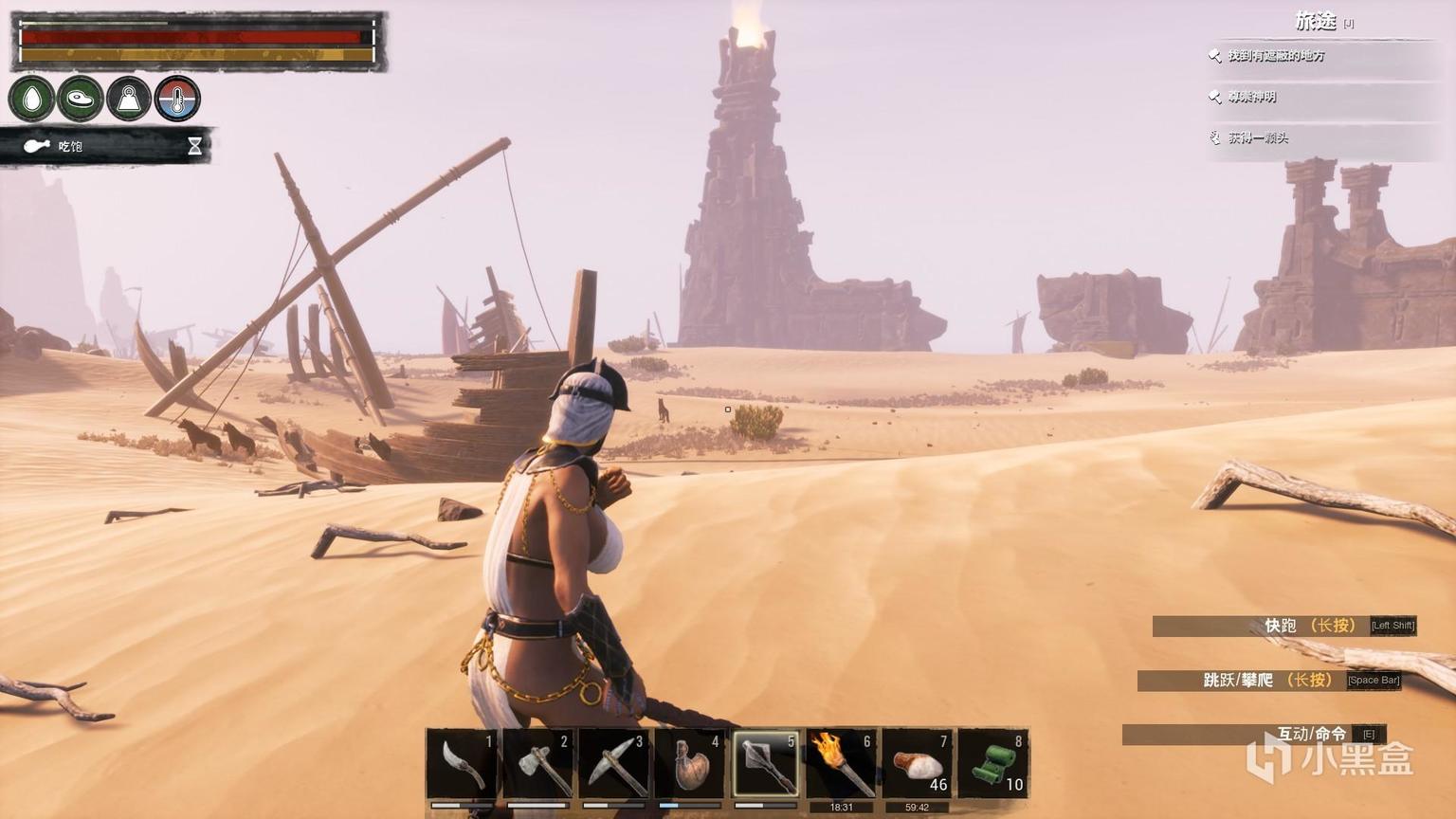Select the 尊崇神明 journey objective

pyautogui.click(x=1252, y=97)
